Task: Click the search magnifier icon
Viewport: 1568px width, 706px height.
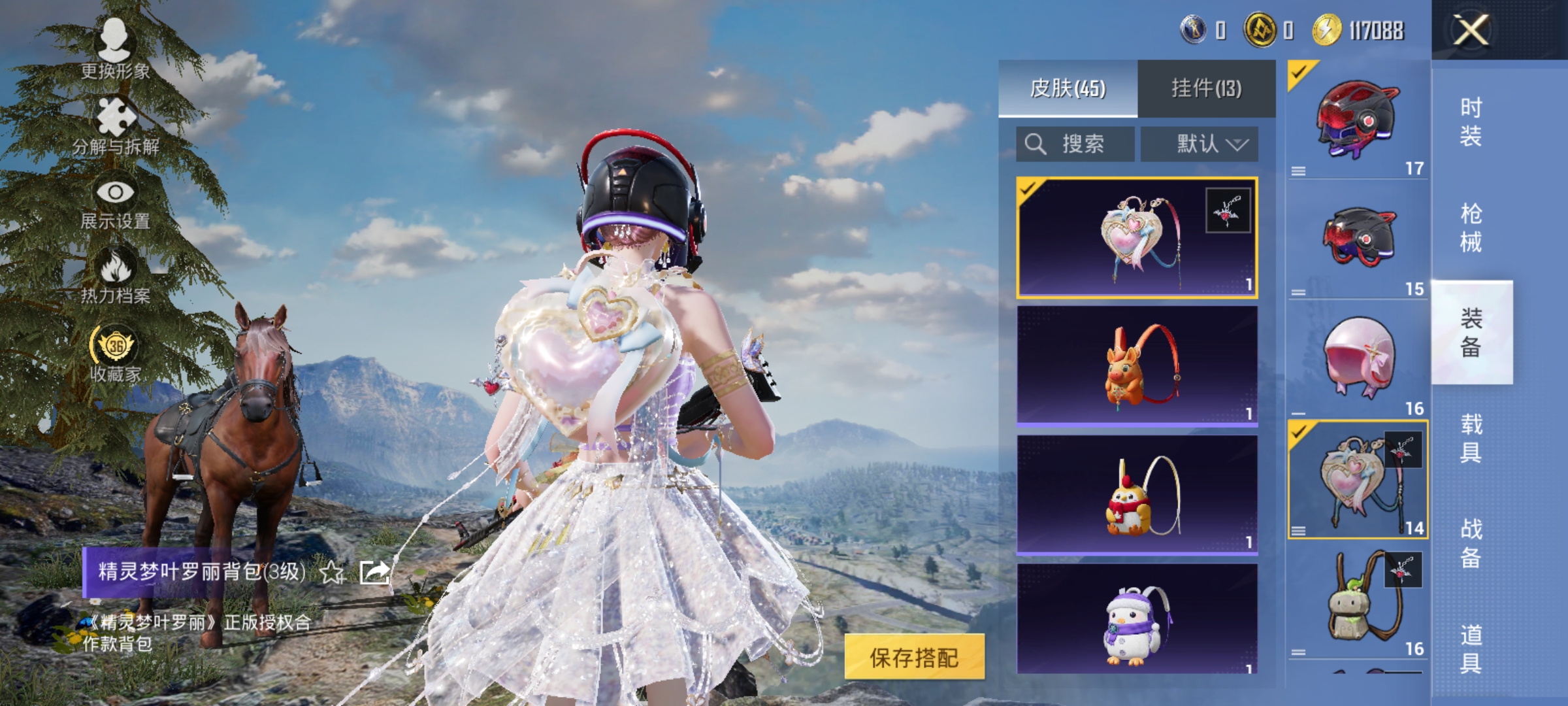Action: (x=1036, y=144)
